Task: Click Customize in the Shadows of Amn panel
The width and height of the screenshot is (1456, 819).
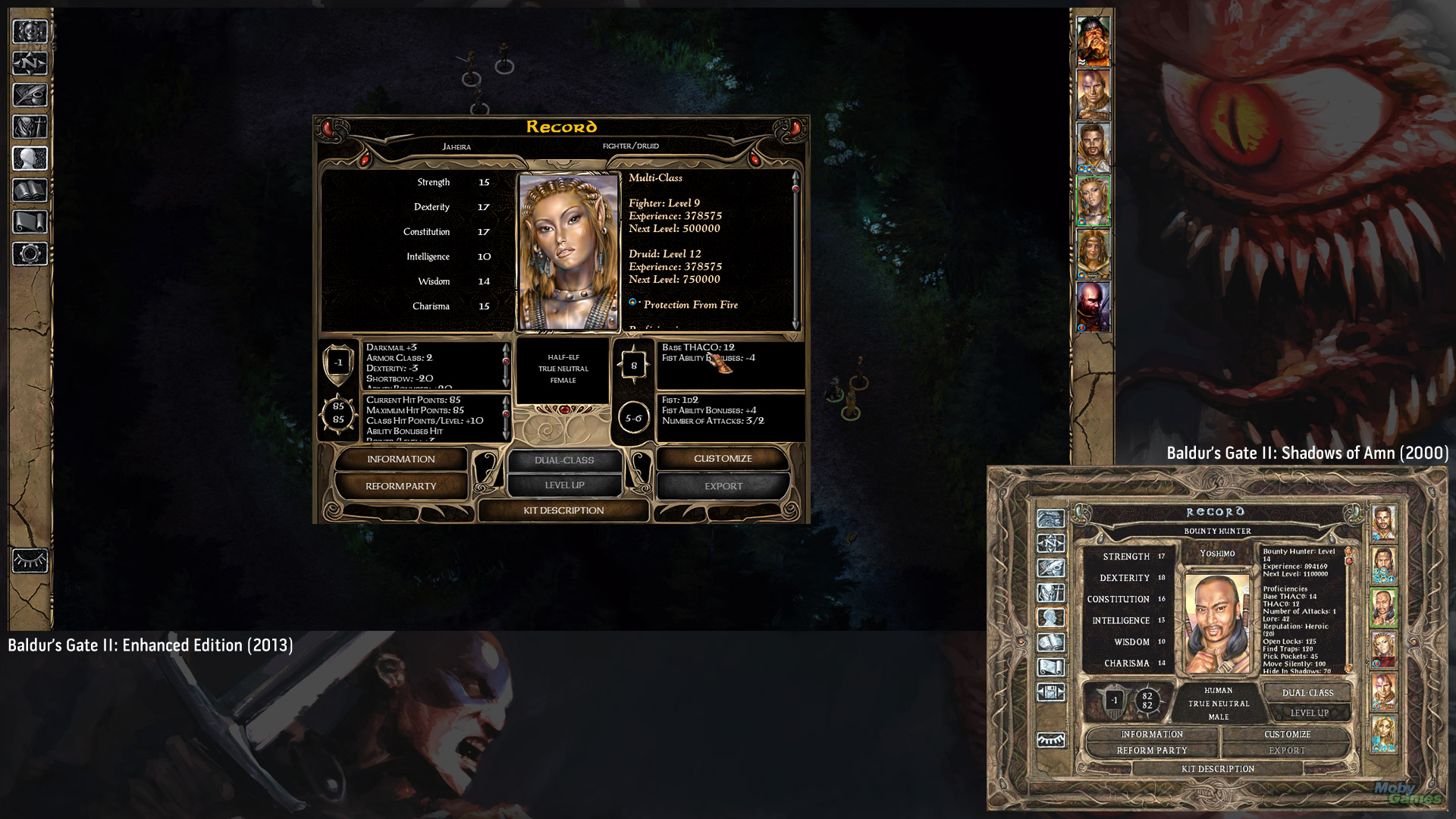Action: point(1287,734)
